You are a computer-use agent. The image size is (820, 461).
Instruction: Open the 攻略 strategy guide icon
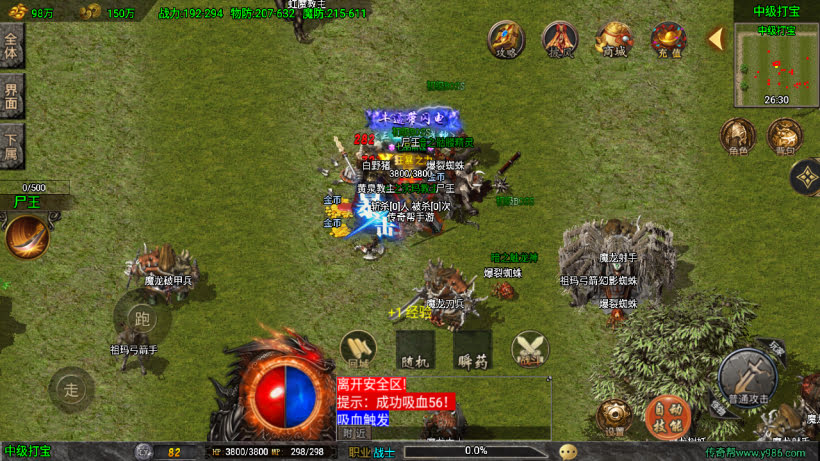click(507, 40)
